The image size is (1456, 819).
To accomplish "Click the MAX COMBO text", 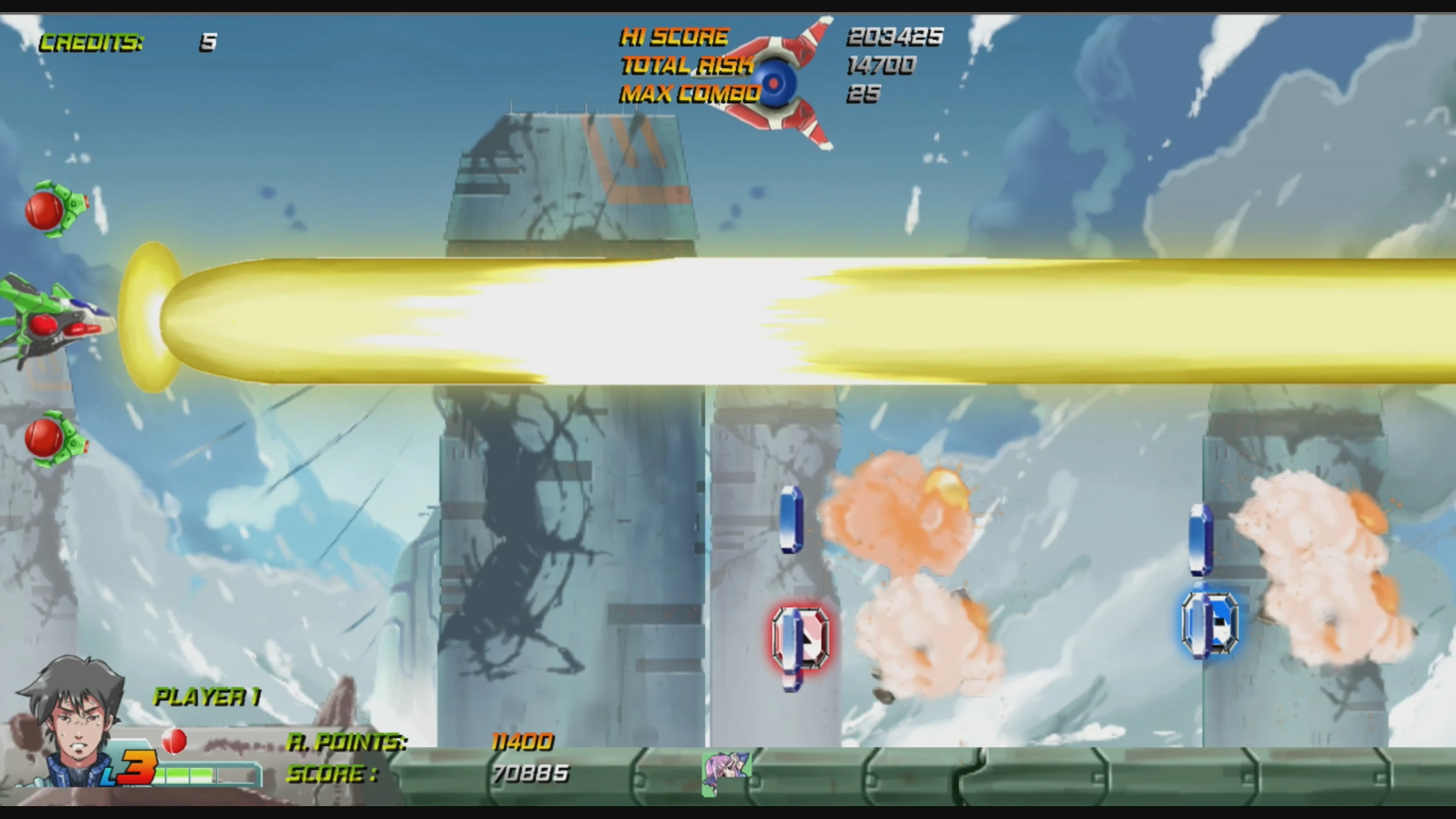I will 690,94.
